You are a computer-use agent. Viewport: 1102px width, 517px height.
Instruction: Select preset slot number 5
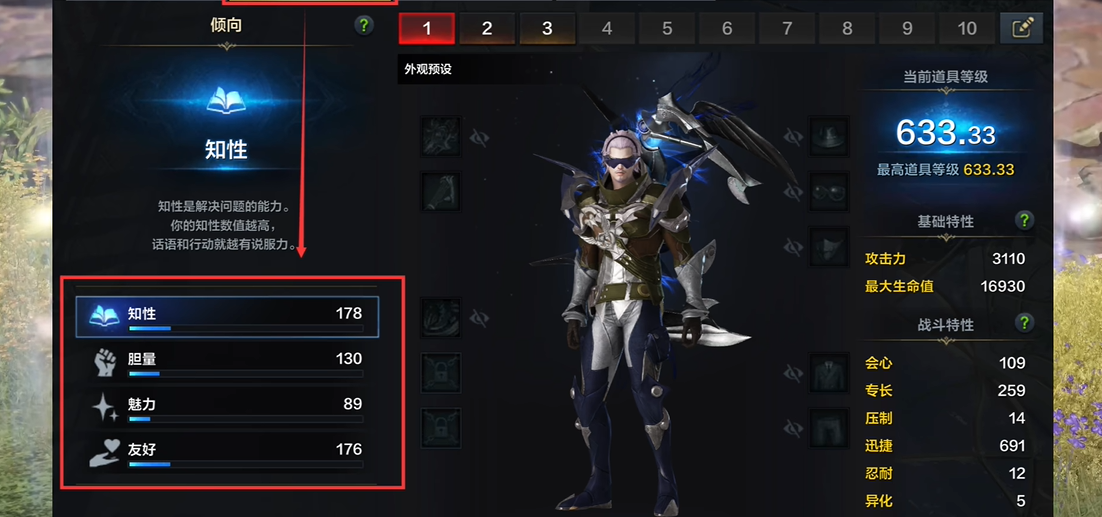tap(667, 28)
